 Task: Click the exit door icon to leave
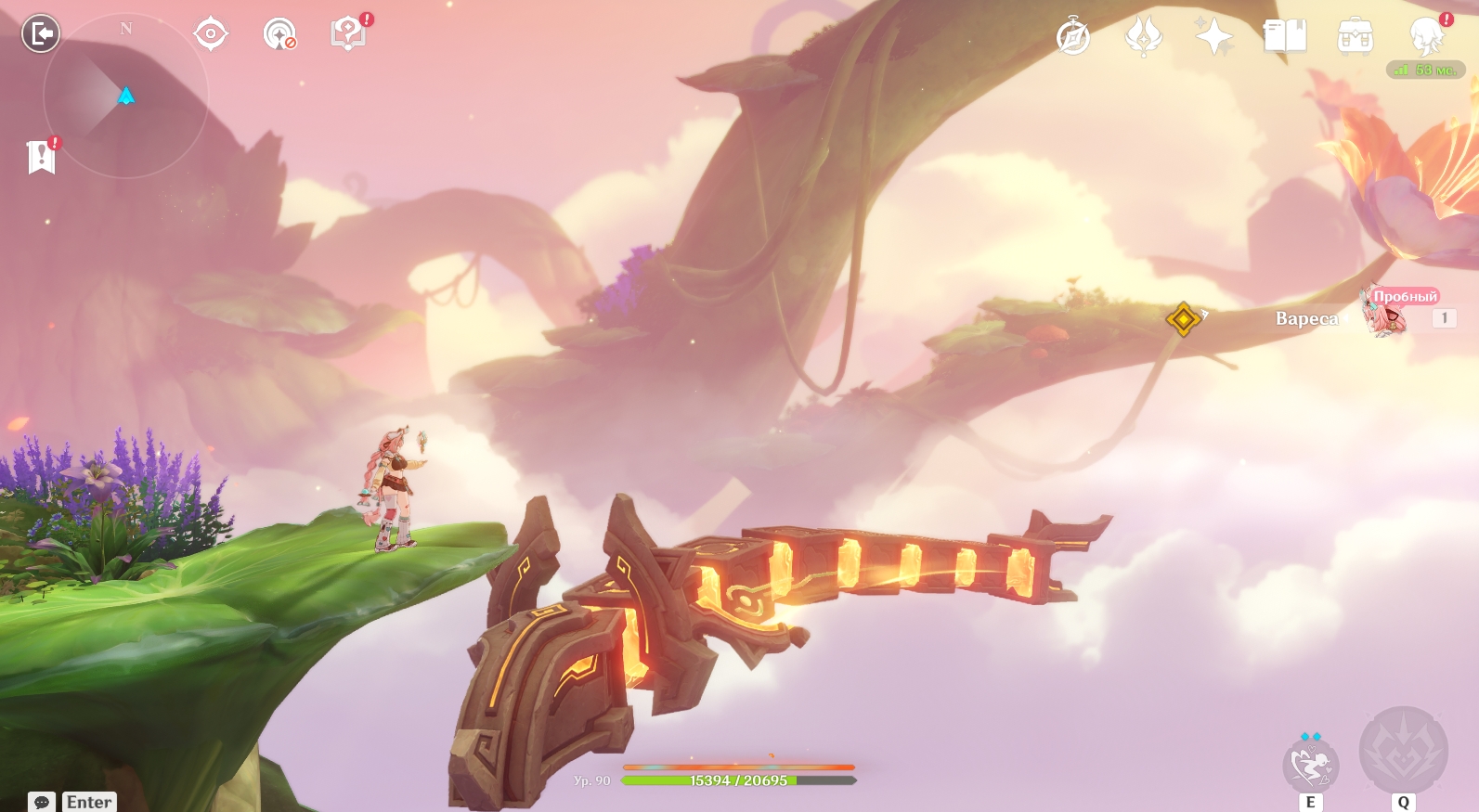point(41,34)
